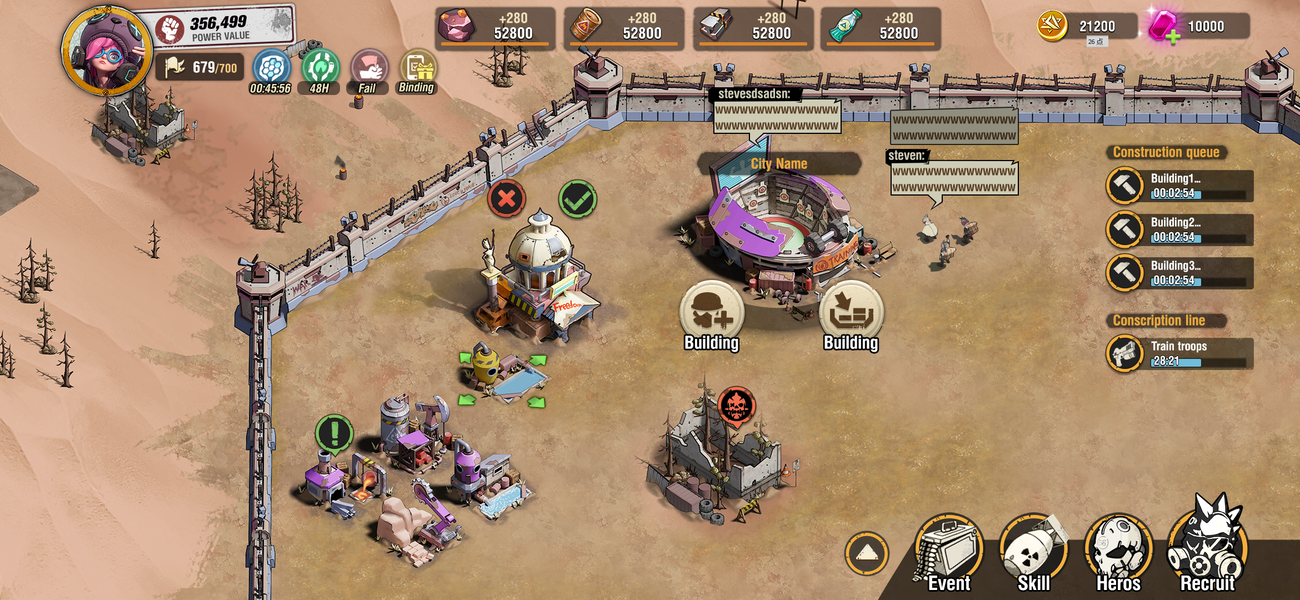
Task: Add gems with the pink gem icon
Action: click(1163, 26)
